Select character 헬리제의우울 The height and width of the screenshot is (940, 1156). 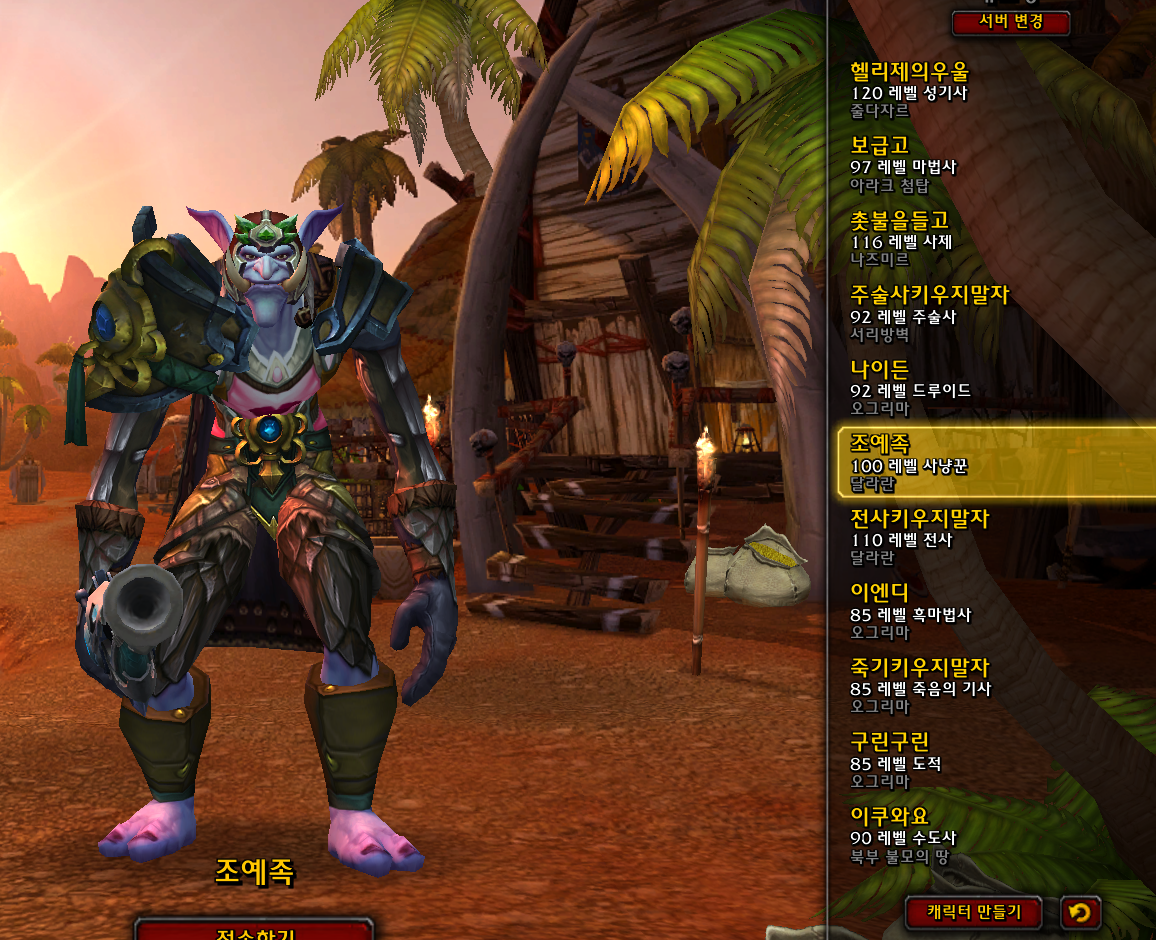coord(990,91)
